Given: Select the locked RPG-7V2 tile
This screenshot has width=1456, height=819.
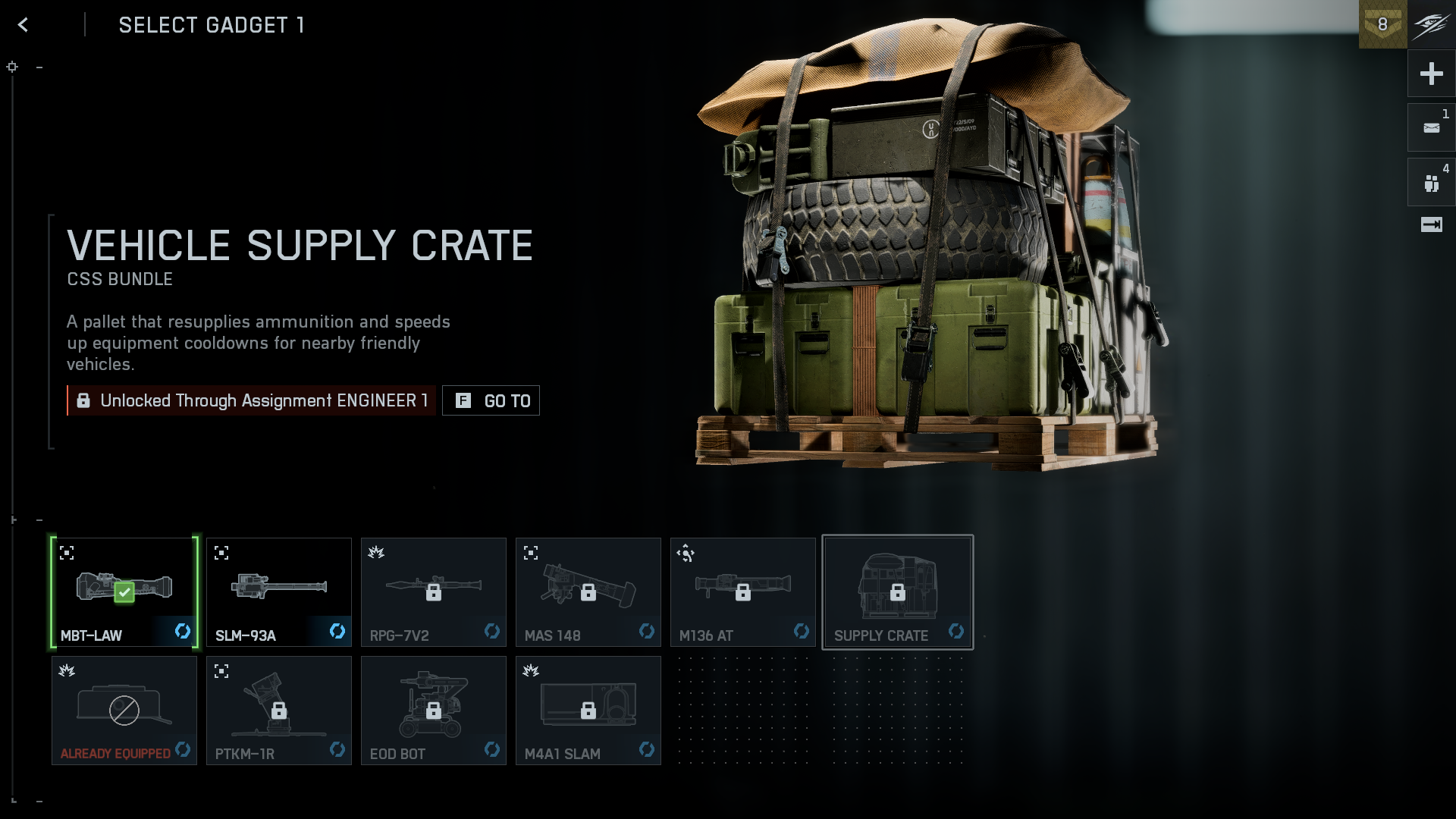Looking at the screenshot, I should (x=434, y=592).
